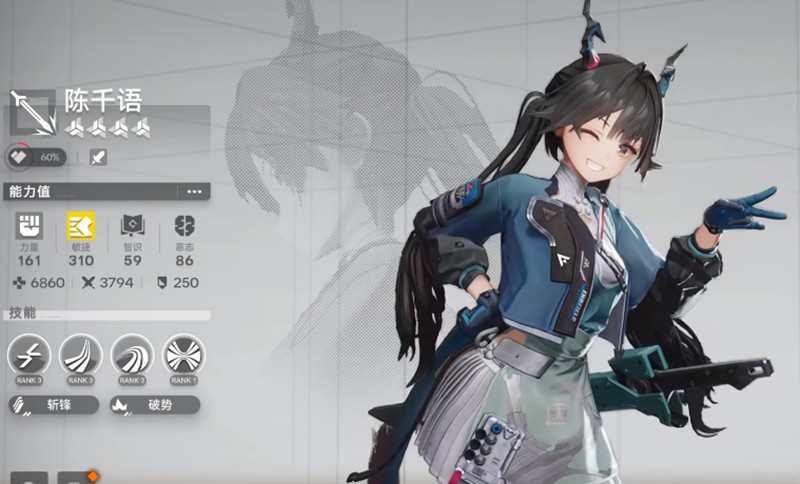This screenshot has width=800, height=484.
Task: Select the first skill icon with crossed slashes
Action: [28, 354]
